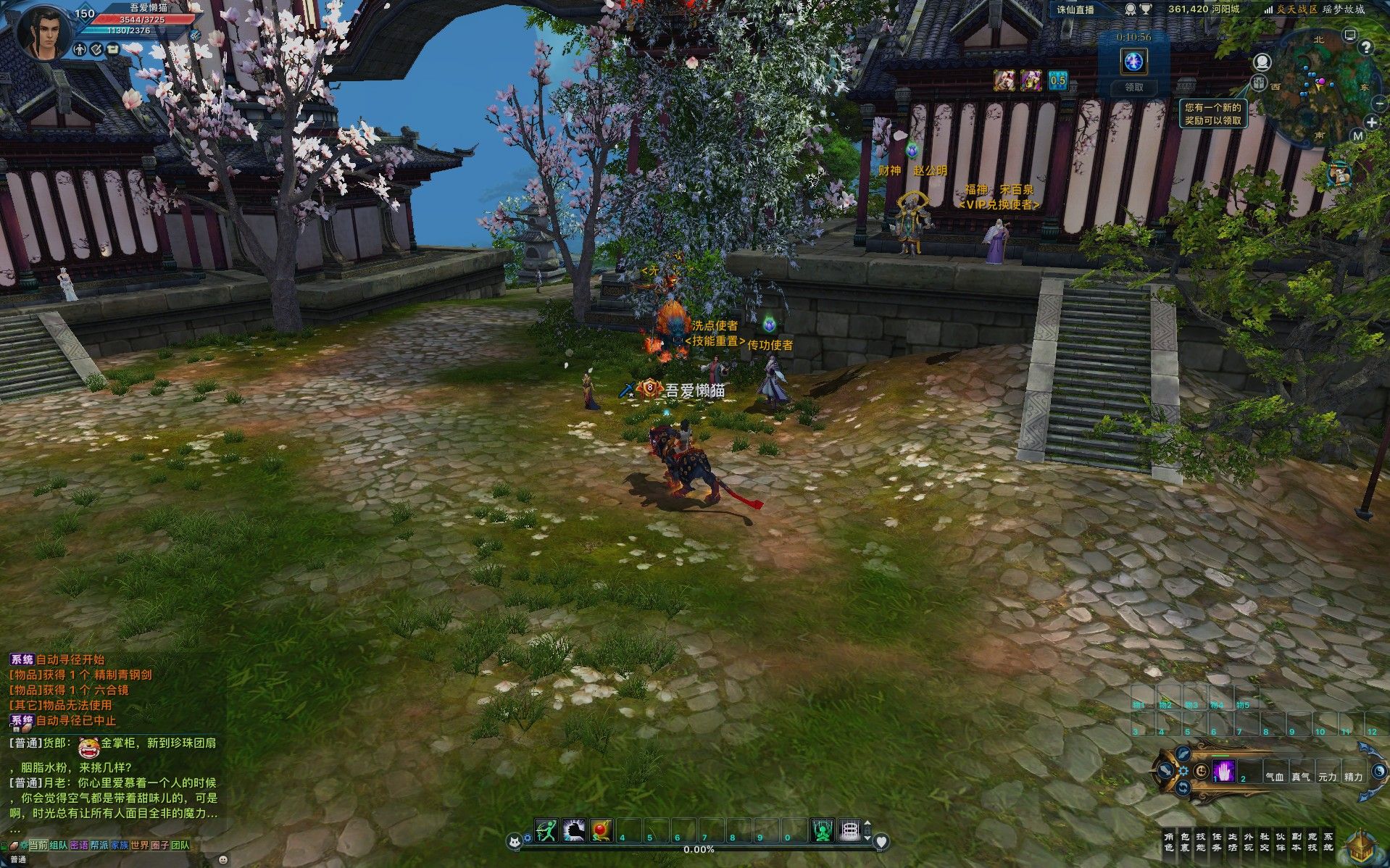Switch chat to the 组队 party channel
Image resolution: width=1390 pixels, height=868 pixels.
pyautogui.click(x=59, y=845)
